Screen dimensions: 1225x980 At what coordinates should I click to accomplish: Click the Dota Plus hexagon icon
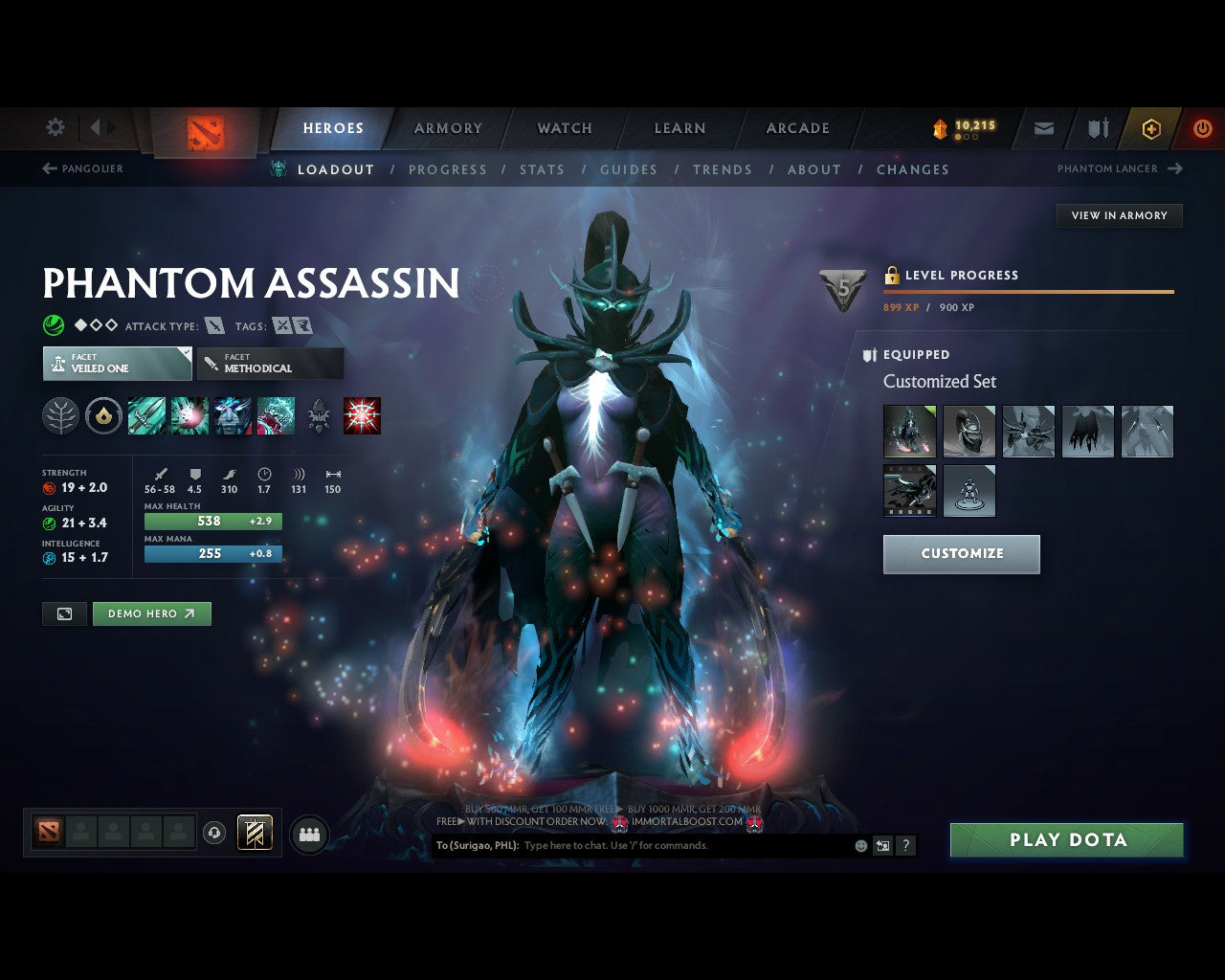[x=1151, y=127]
